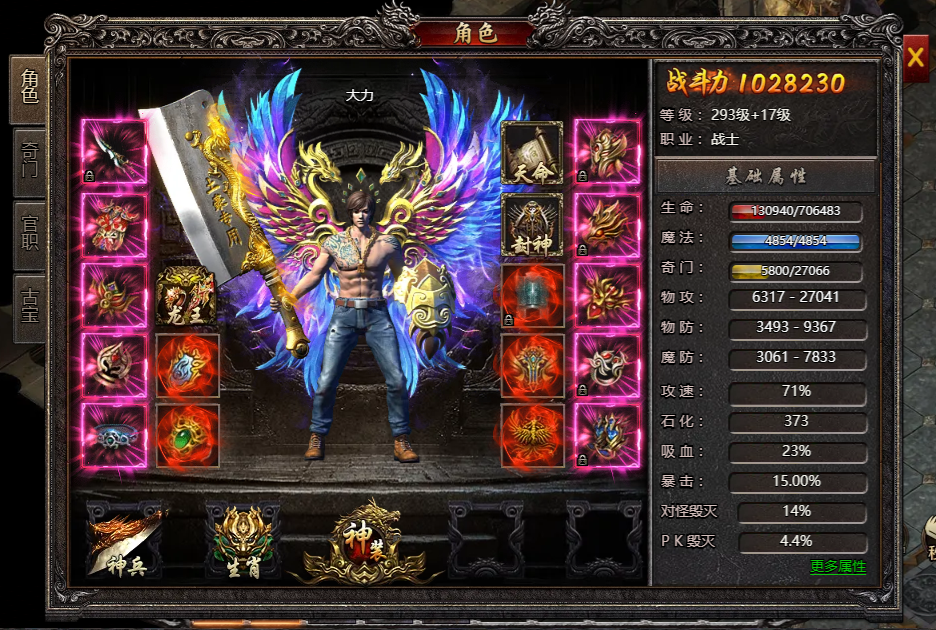The width and height of the screenshot is (936, 630).
Task: Choose the golden phoenix emblem slot
Action: pos(532,435)
